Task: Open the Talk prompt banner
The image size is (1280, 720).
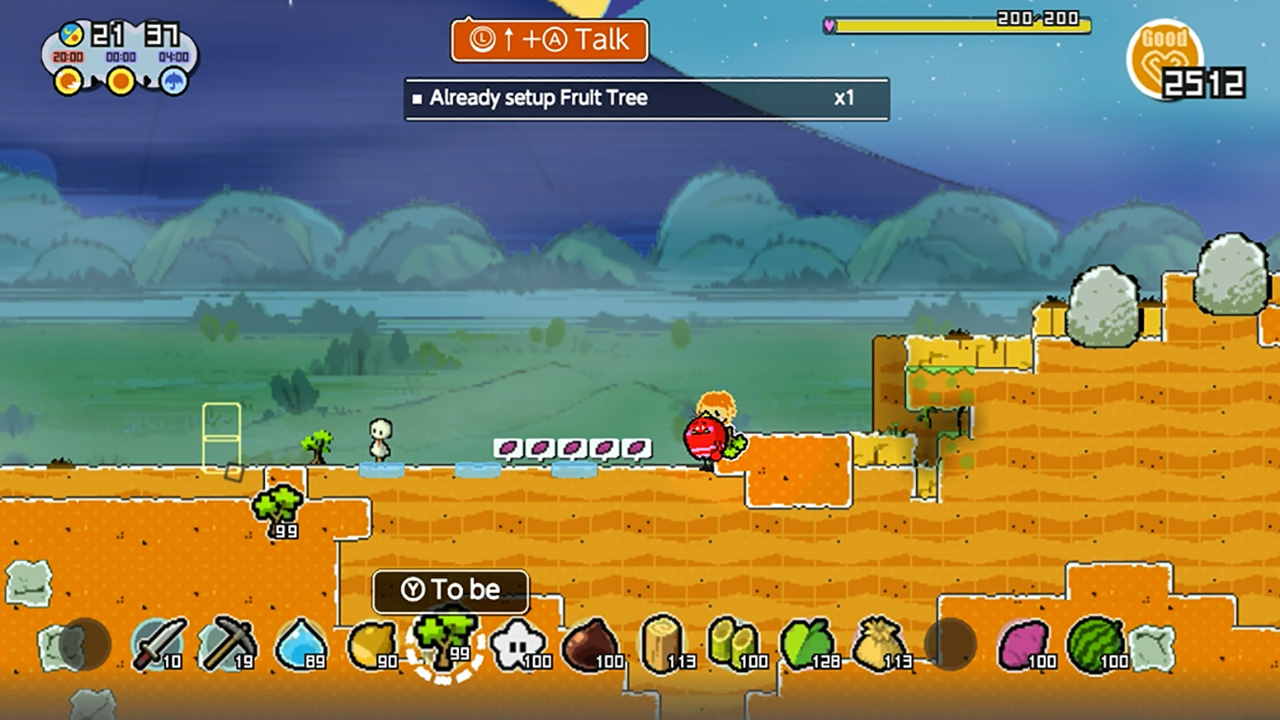Action: point(549,41)
